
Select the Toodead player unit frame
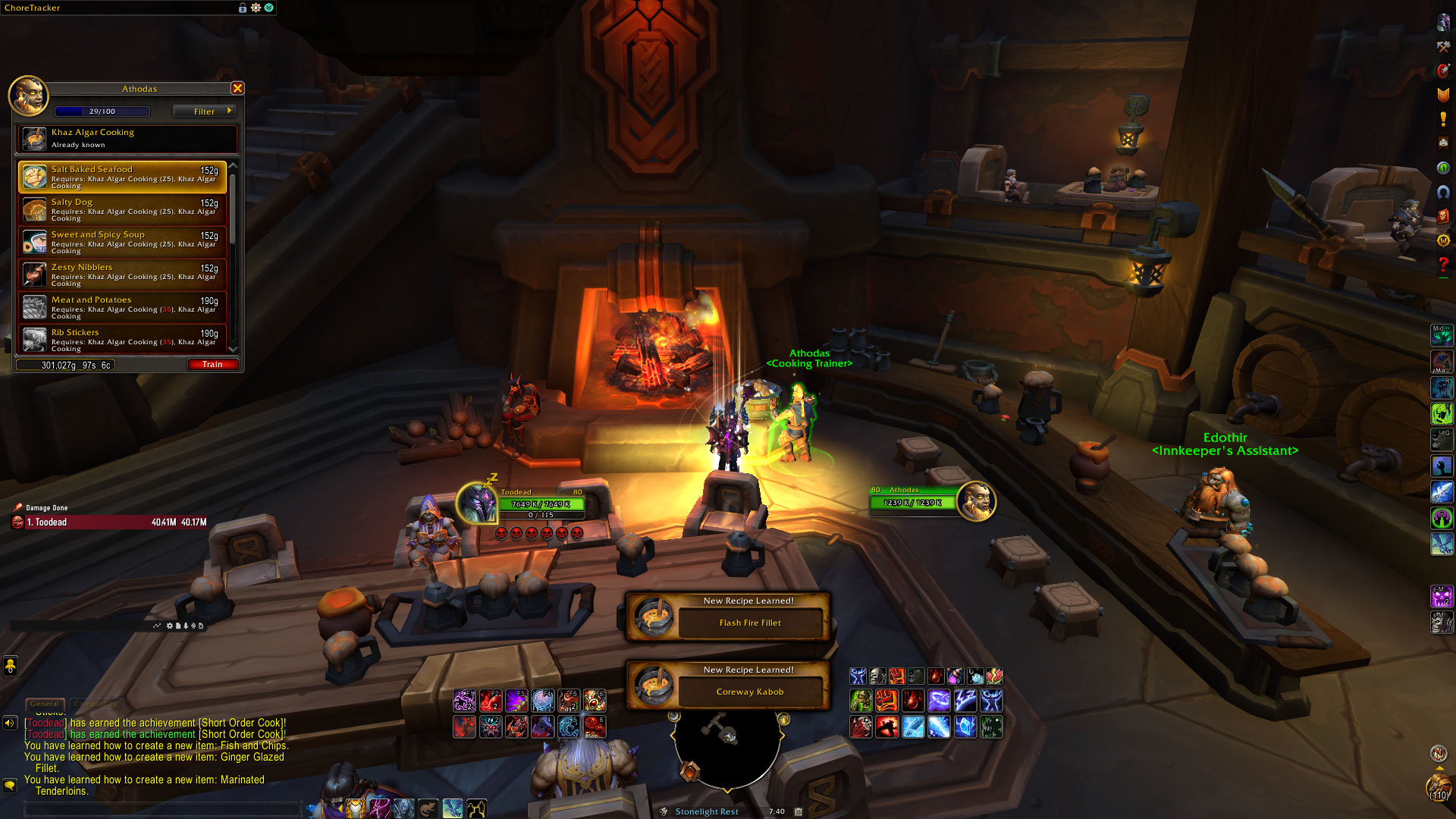[541, 504]
